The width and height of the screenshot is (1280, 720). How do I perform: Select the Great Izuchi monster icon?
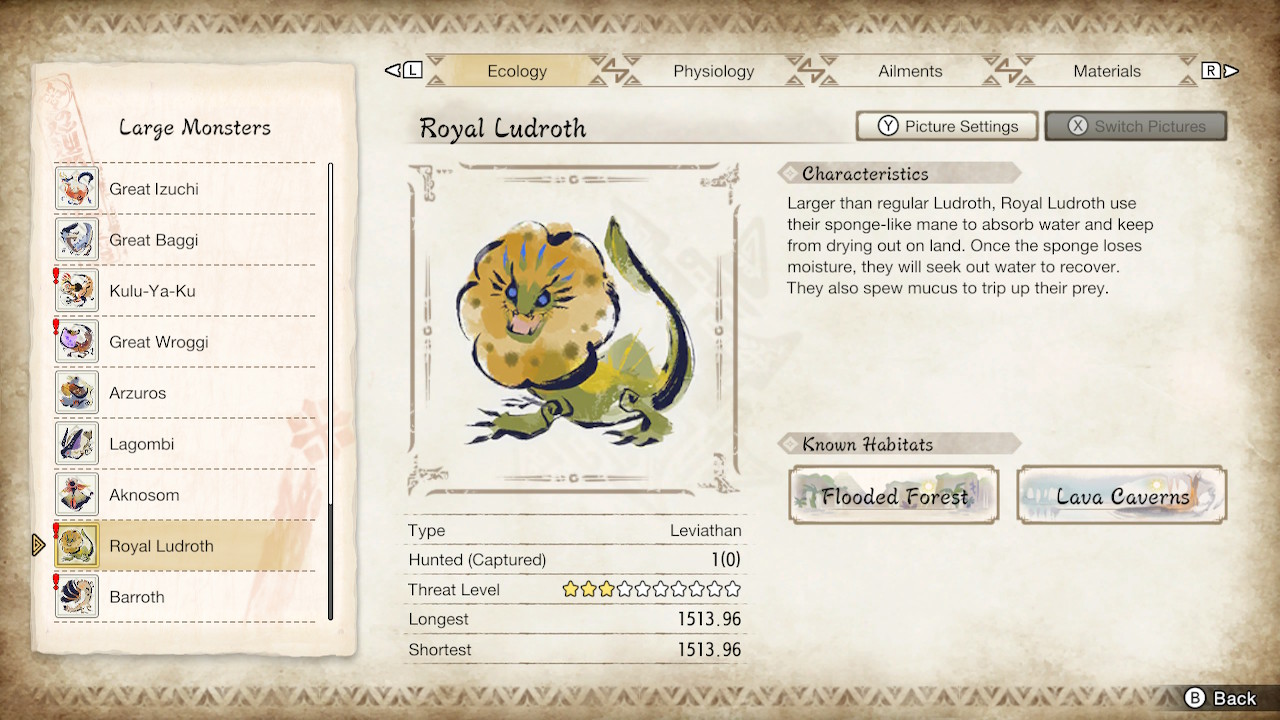76,188
